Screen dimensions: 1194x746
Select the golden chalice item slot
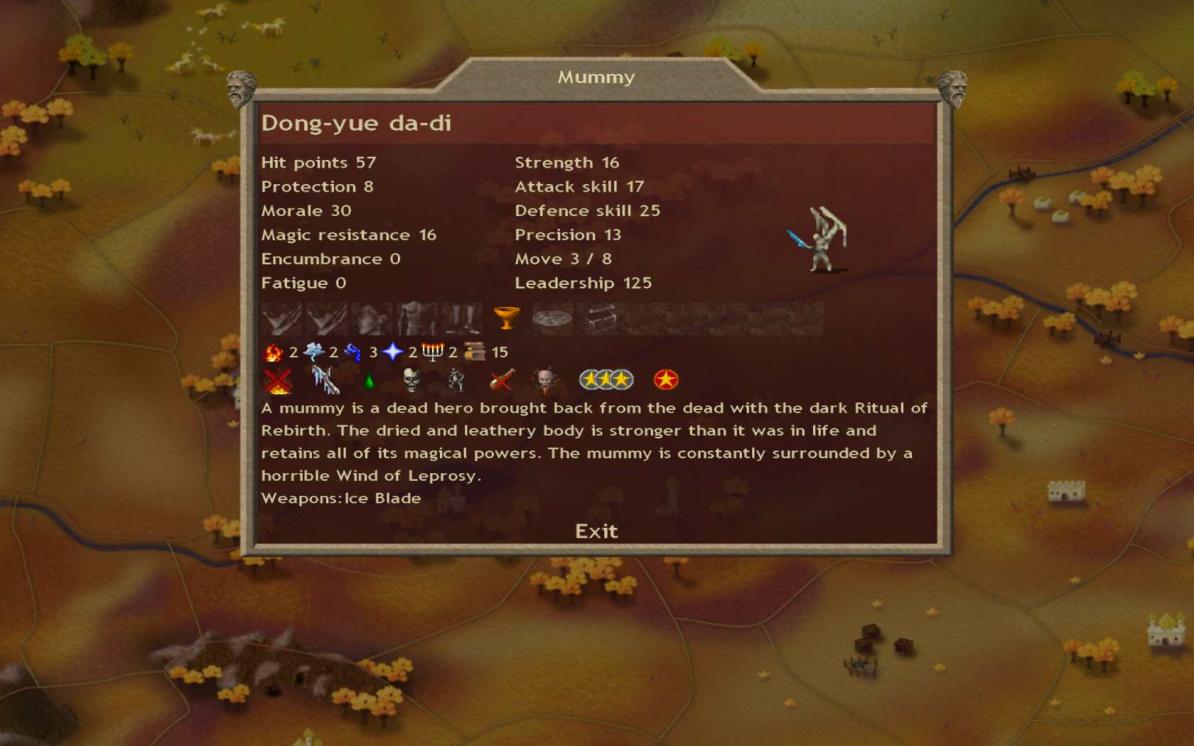pyautogui.click(x=507, y=319)
